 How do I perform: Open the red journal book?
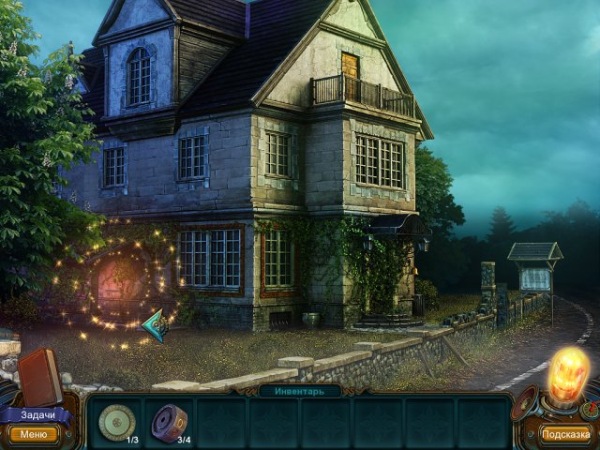(x=39, y=376)
